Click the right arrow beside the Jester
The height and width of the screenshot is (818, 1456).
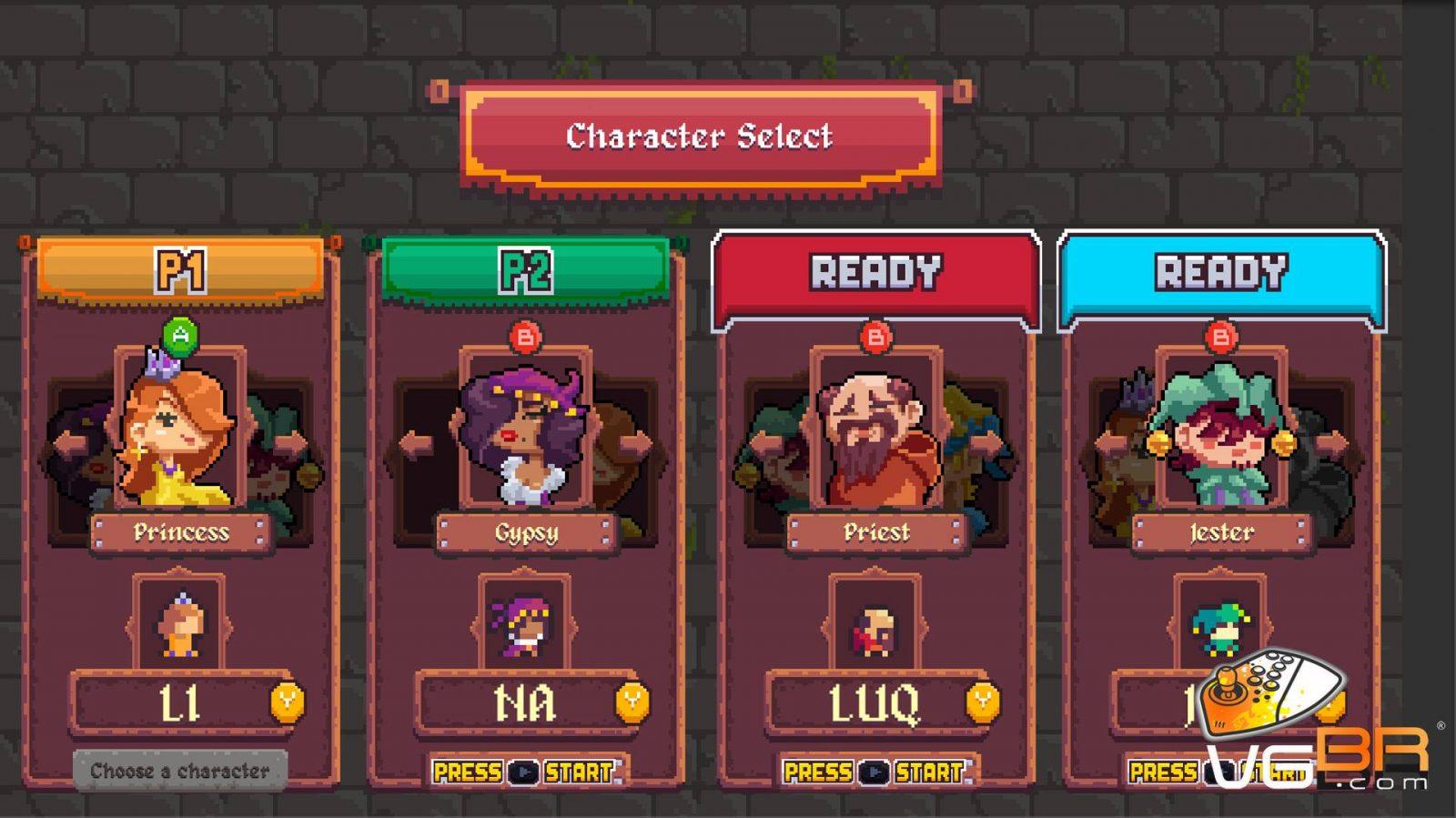tap(1332, 445)
